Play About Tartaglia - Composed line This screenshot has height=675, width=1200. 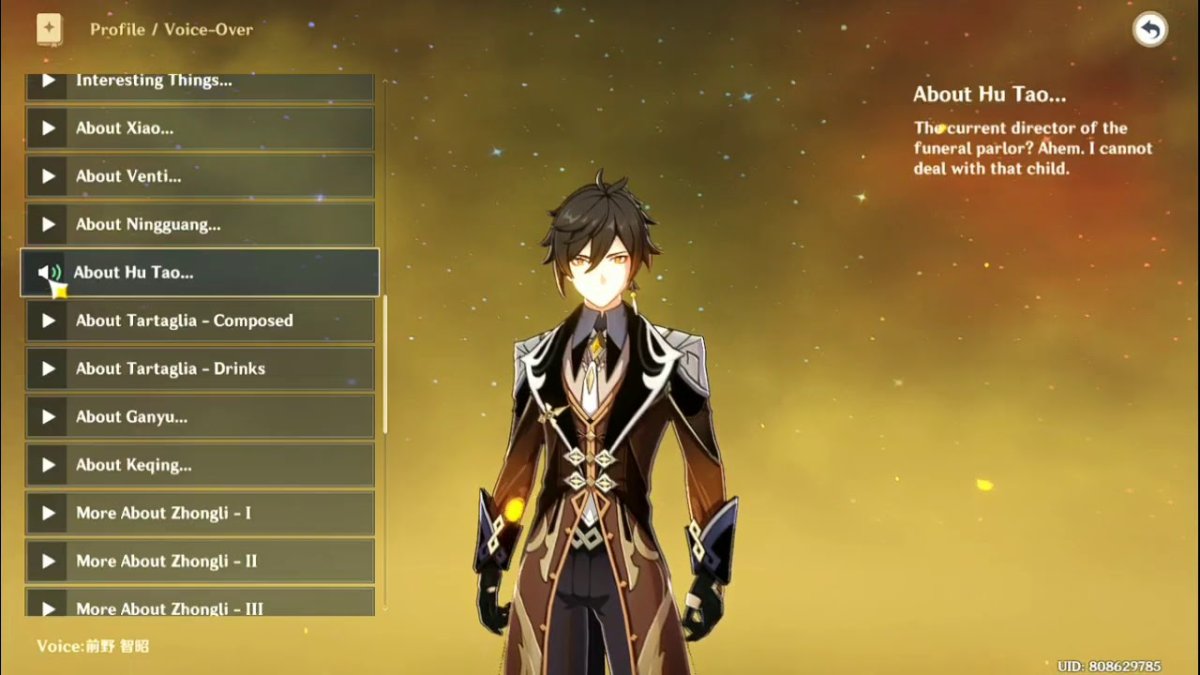tap(200, 321)
